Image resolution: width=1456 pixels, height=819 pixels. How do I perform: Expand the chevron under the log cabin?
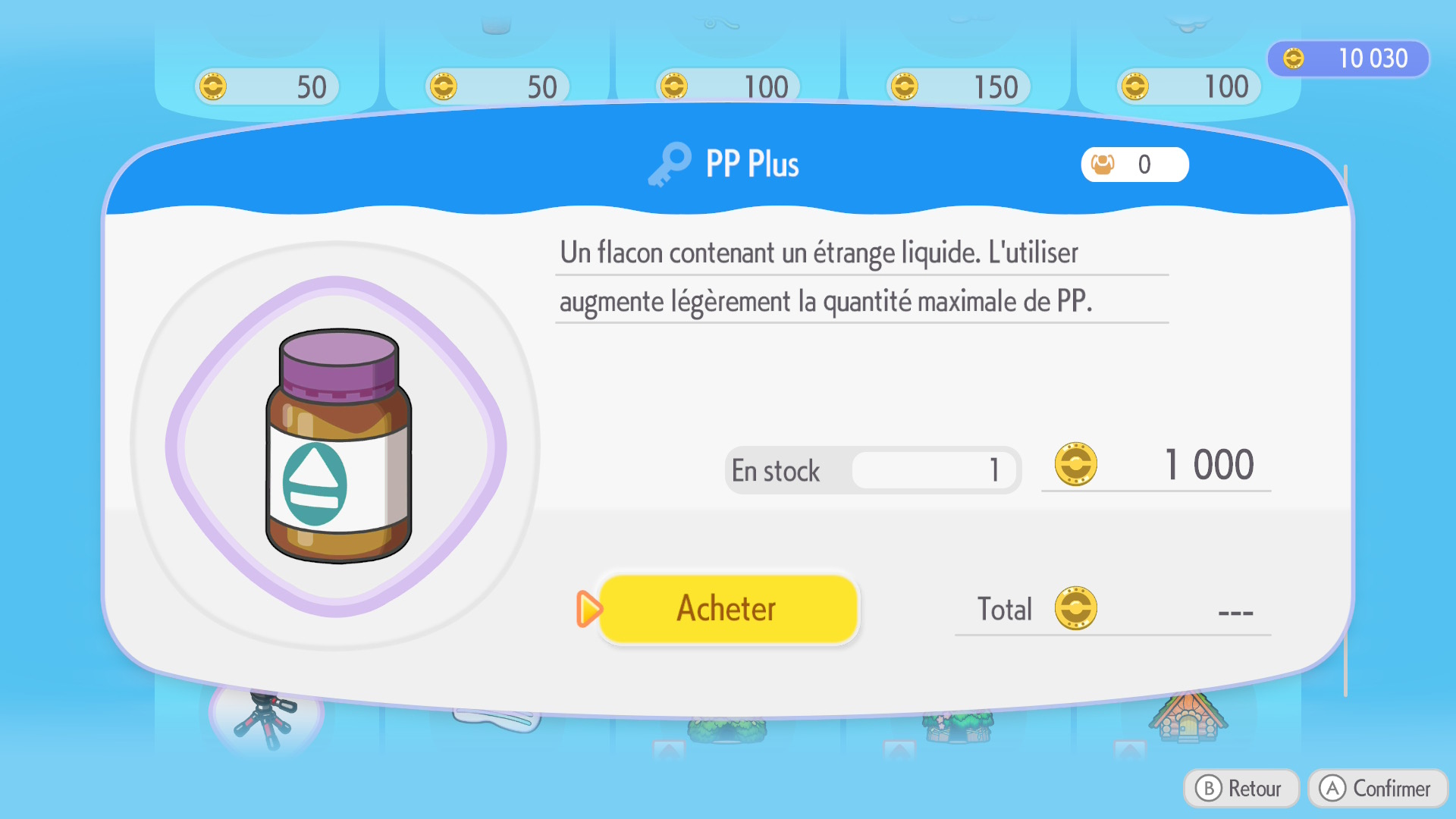coord(1130,749)
